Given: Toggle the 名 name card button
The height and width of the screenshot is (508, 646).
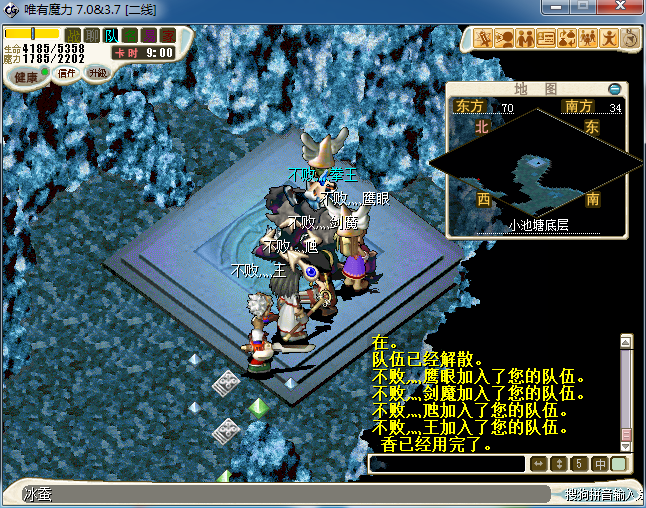Looking at the screenshot, I should (x=130, y=36).
